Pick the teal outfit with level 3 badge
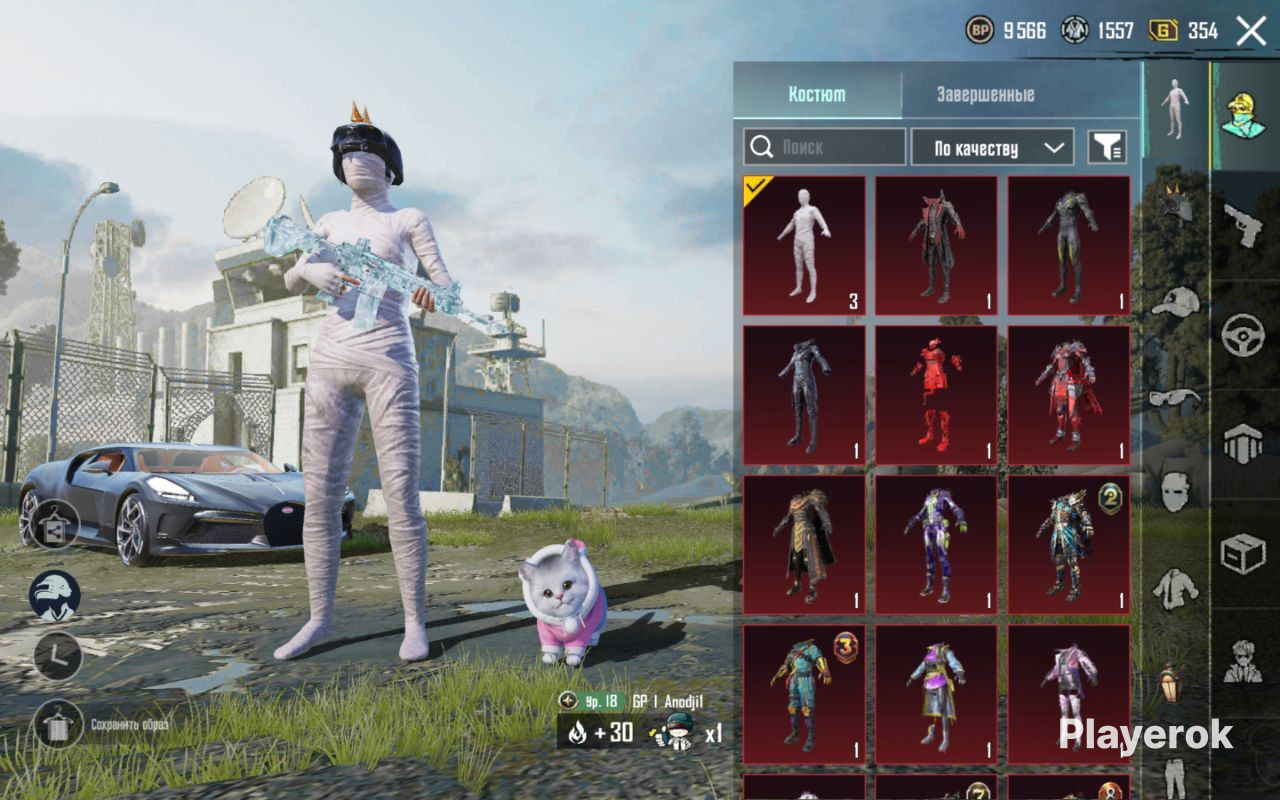This screenshot has width=1280, height=800. tap(804, 695)
